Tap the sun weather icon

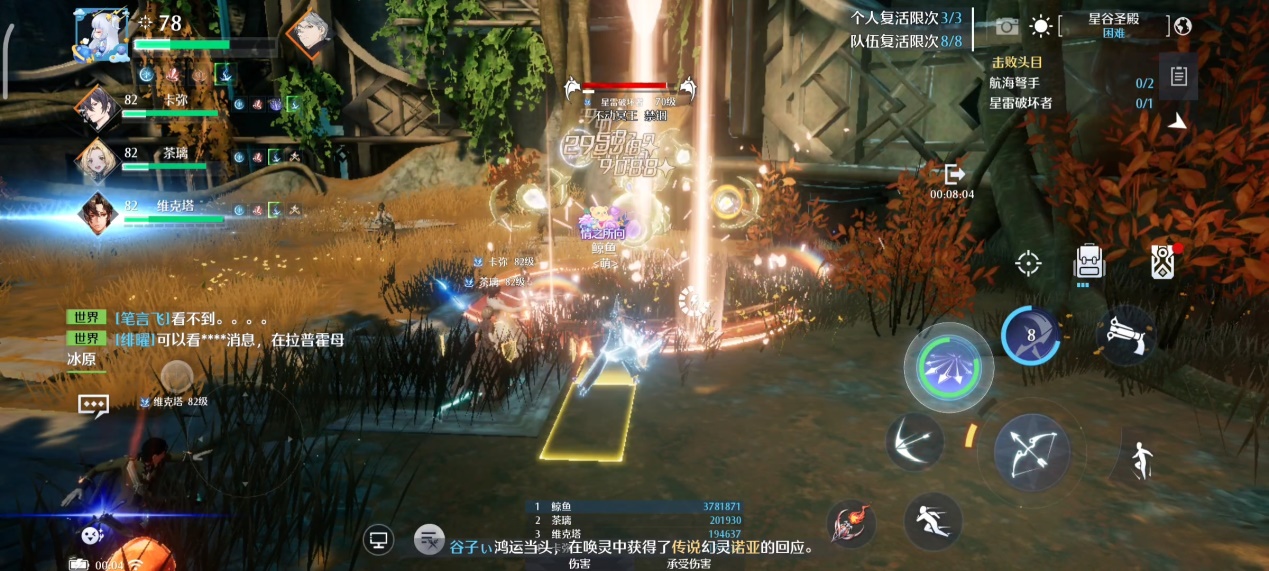pyautogui.click(x=1041, y=26)
